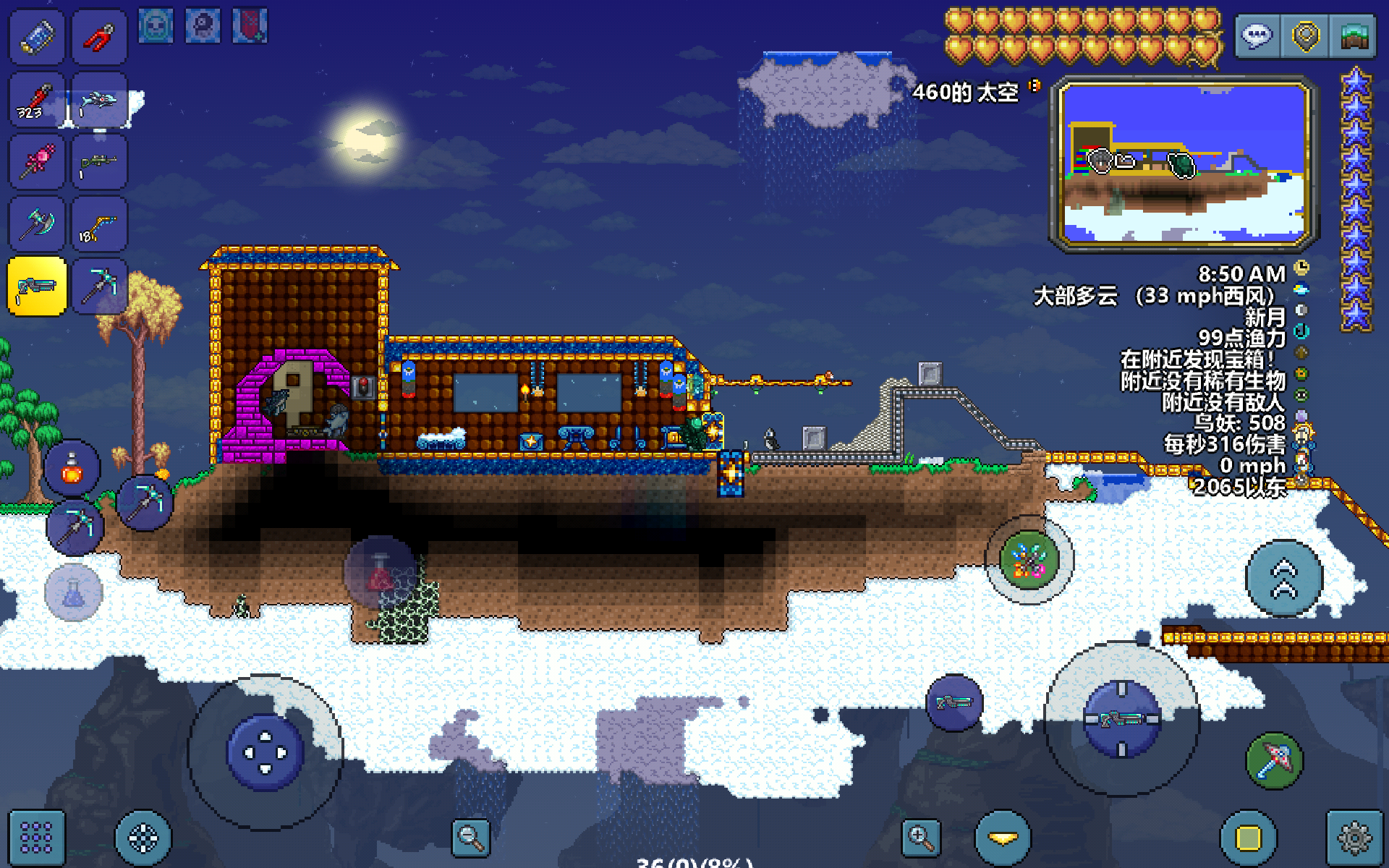Tap the double-arrow jump button

[x=1283, y=578]
